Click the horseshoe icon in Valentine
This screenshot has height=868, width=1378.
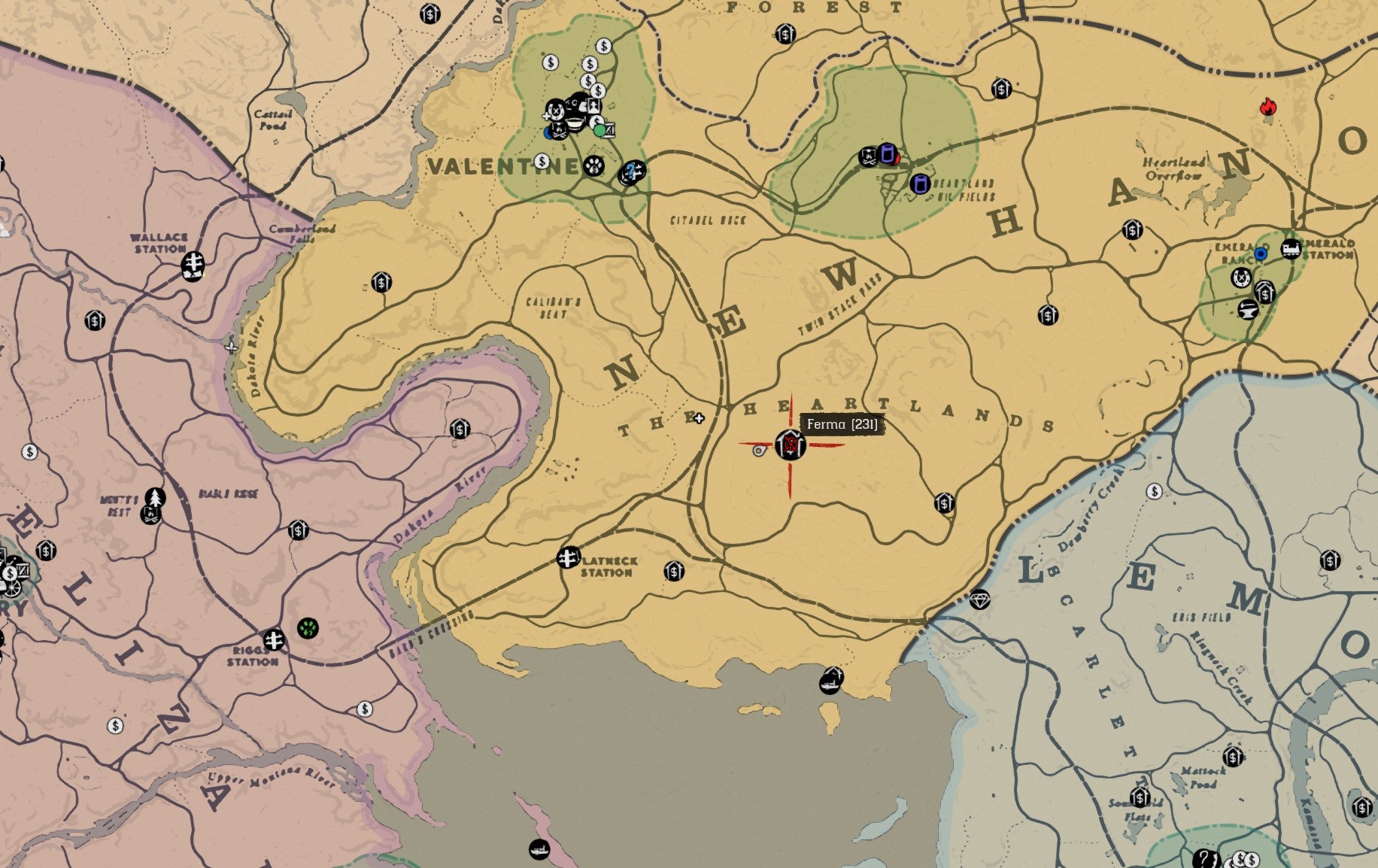(x=556, y=110)
